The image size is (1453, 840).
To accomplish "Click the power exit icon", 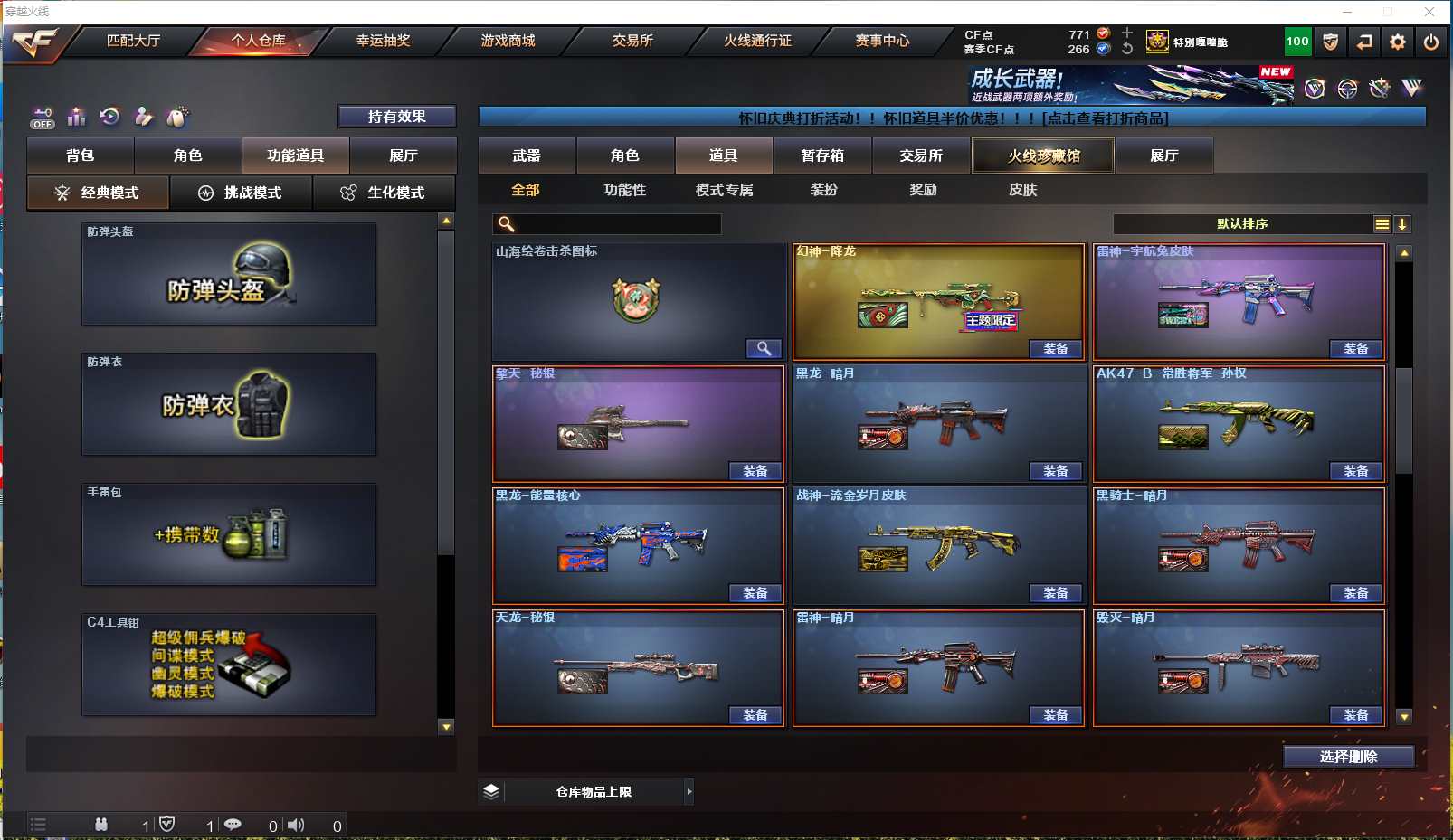I will (1430, 42).
